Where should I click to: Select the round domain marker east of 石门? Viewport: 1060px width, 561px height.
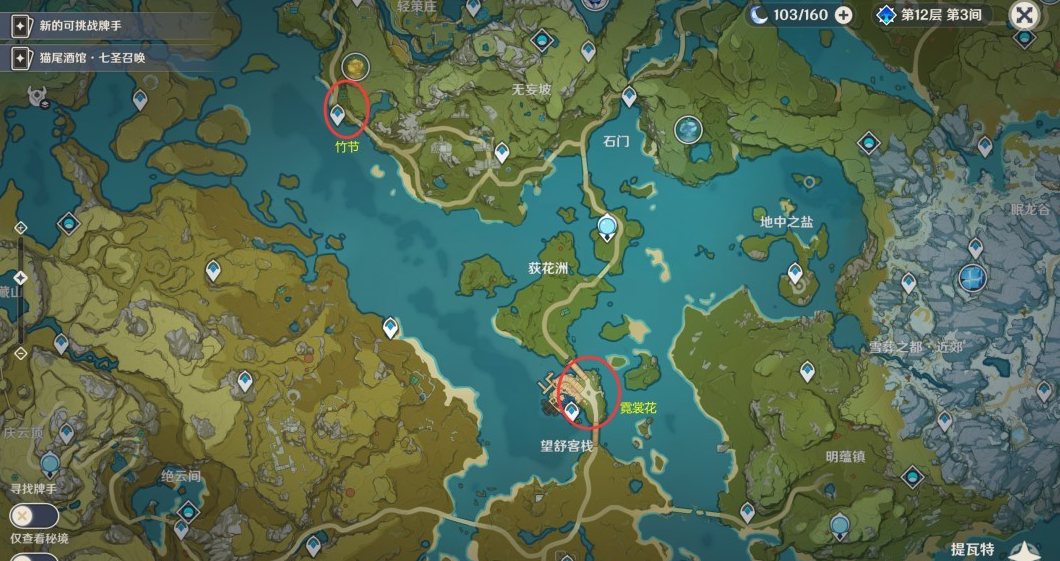688,129
